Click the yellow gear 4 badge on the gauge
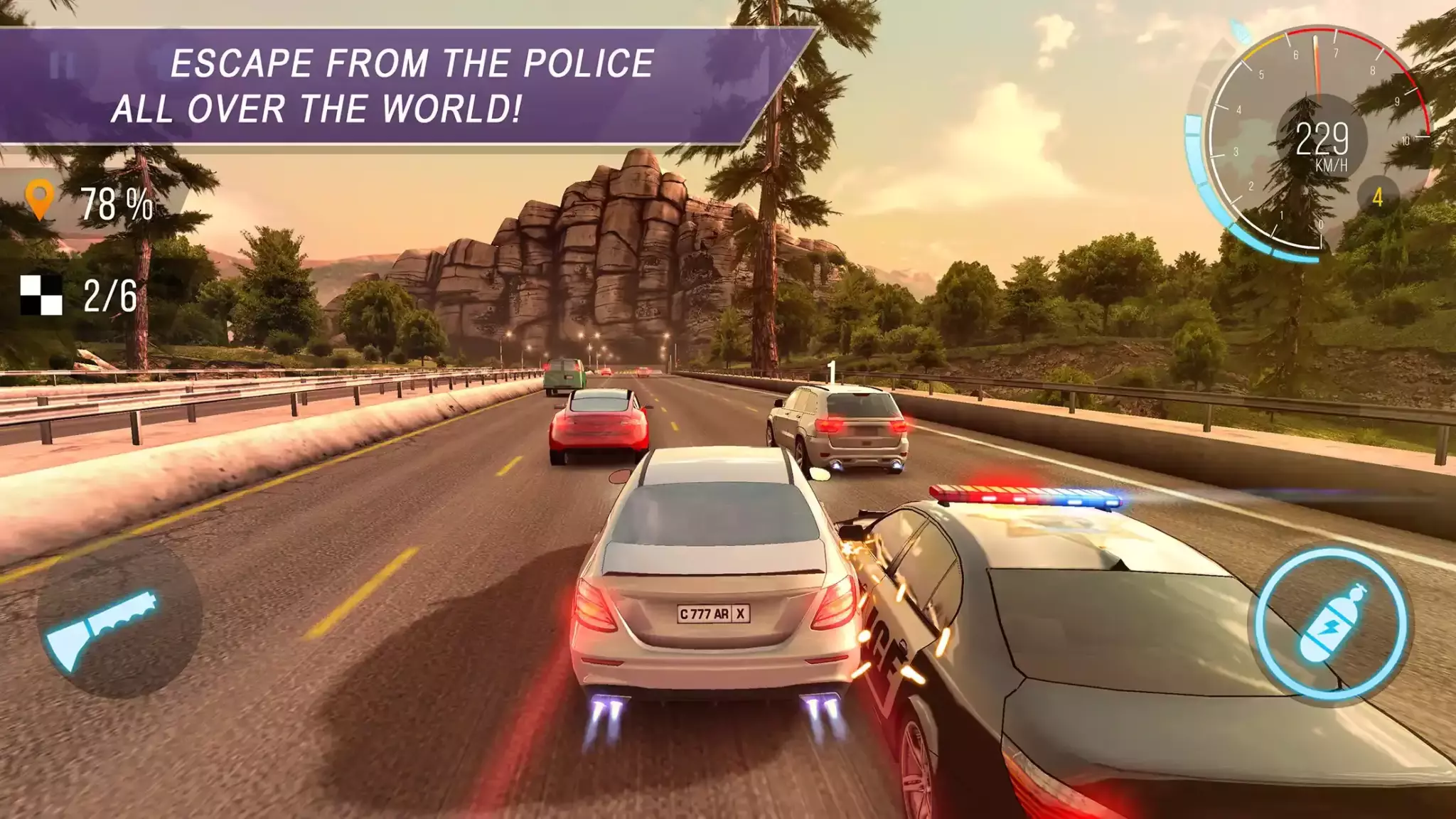Screen dimensions: 1456x819 1379,198
